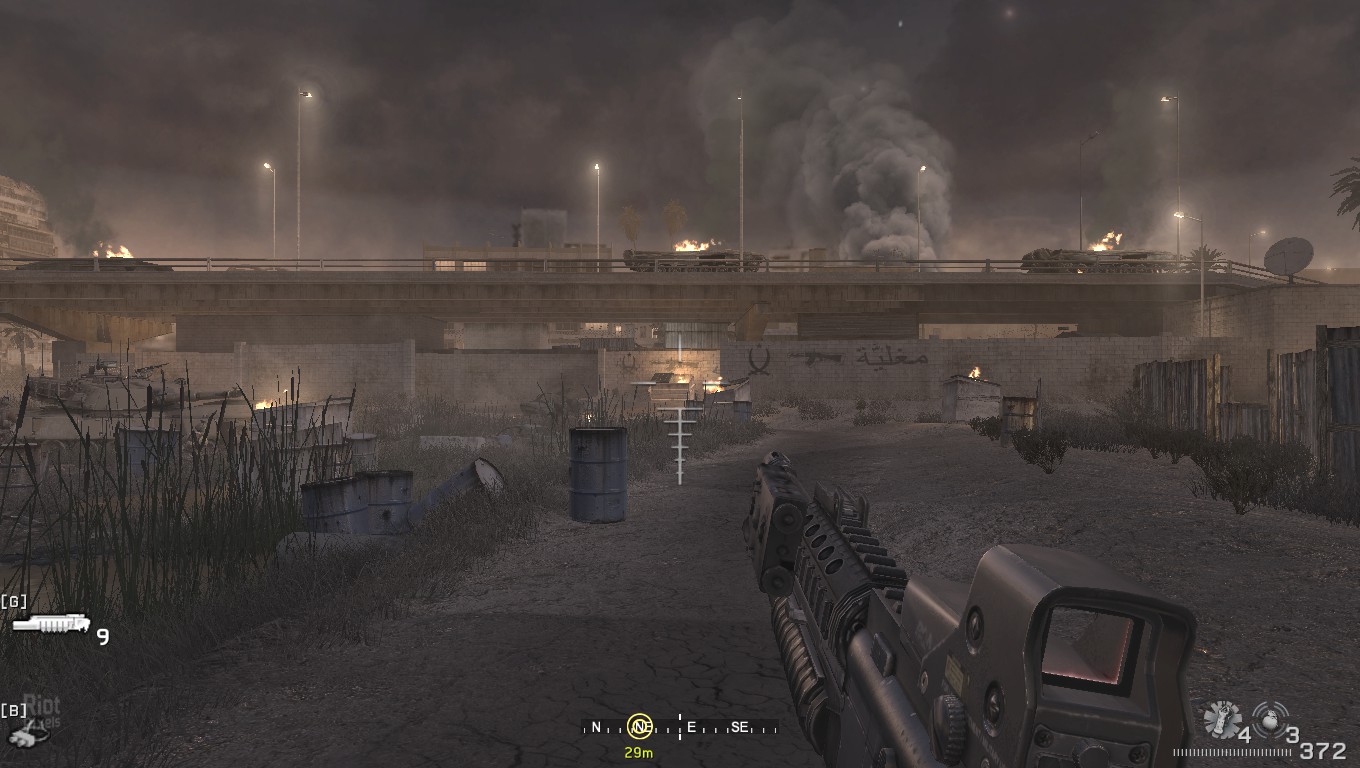
Task: Select the frag grenade icon
Action: [1270, 718]
